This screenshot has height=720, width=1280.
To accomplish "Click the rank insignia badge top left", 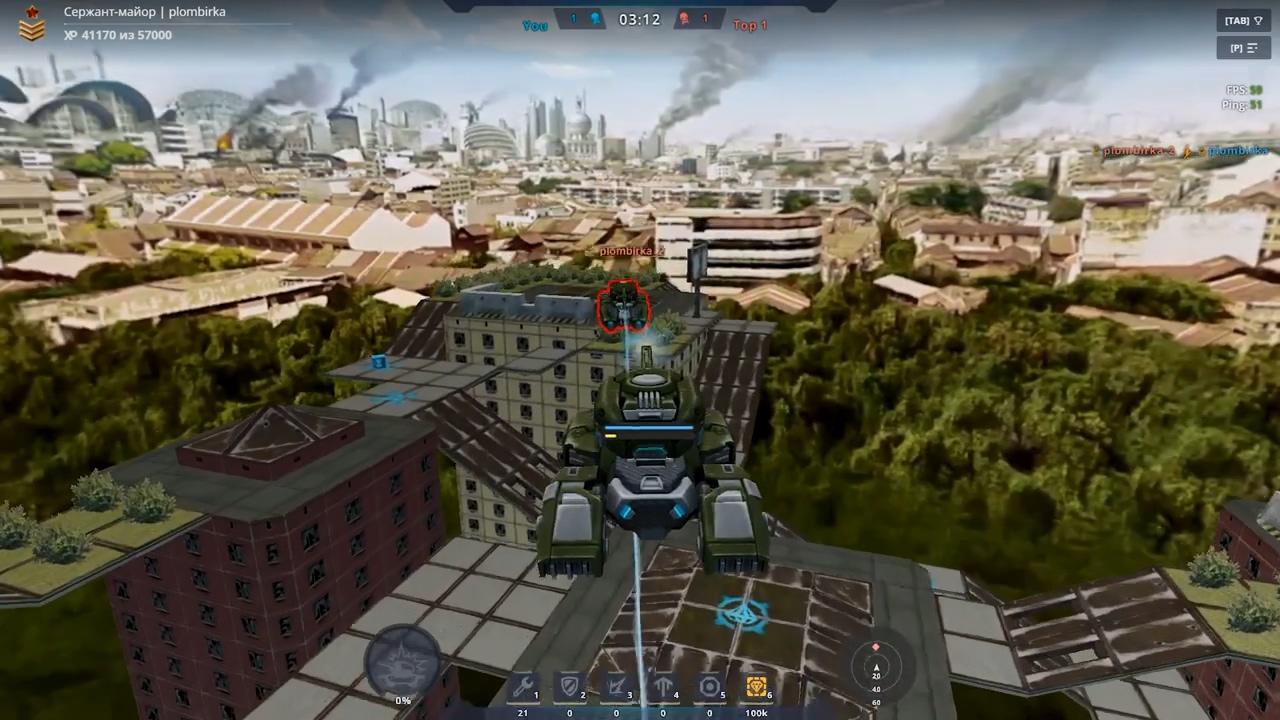I will pyautogui.click(x=30, y=27).
